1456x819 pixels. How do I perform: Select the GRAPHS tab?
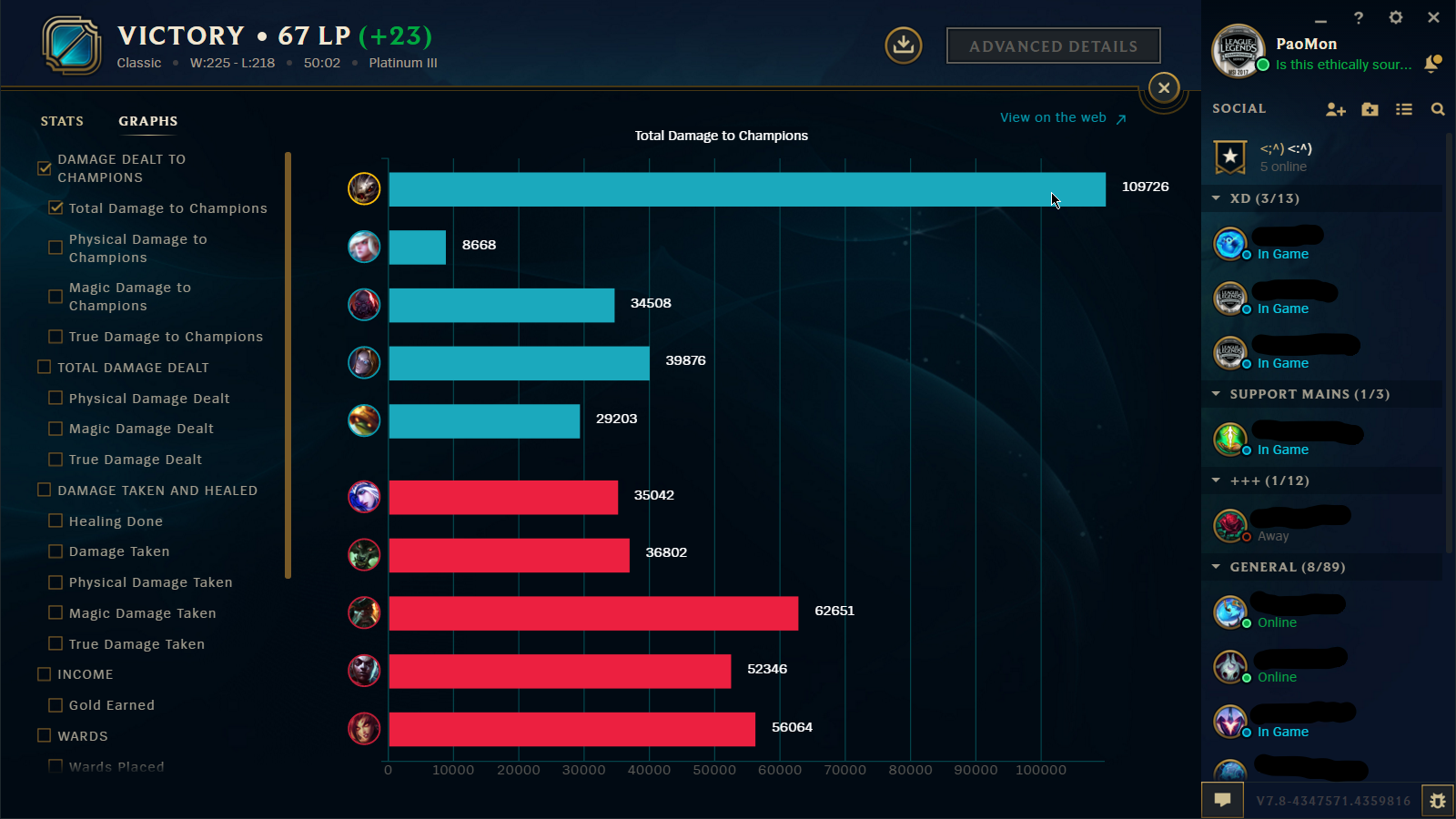tap(147, 120)
